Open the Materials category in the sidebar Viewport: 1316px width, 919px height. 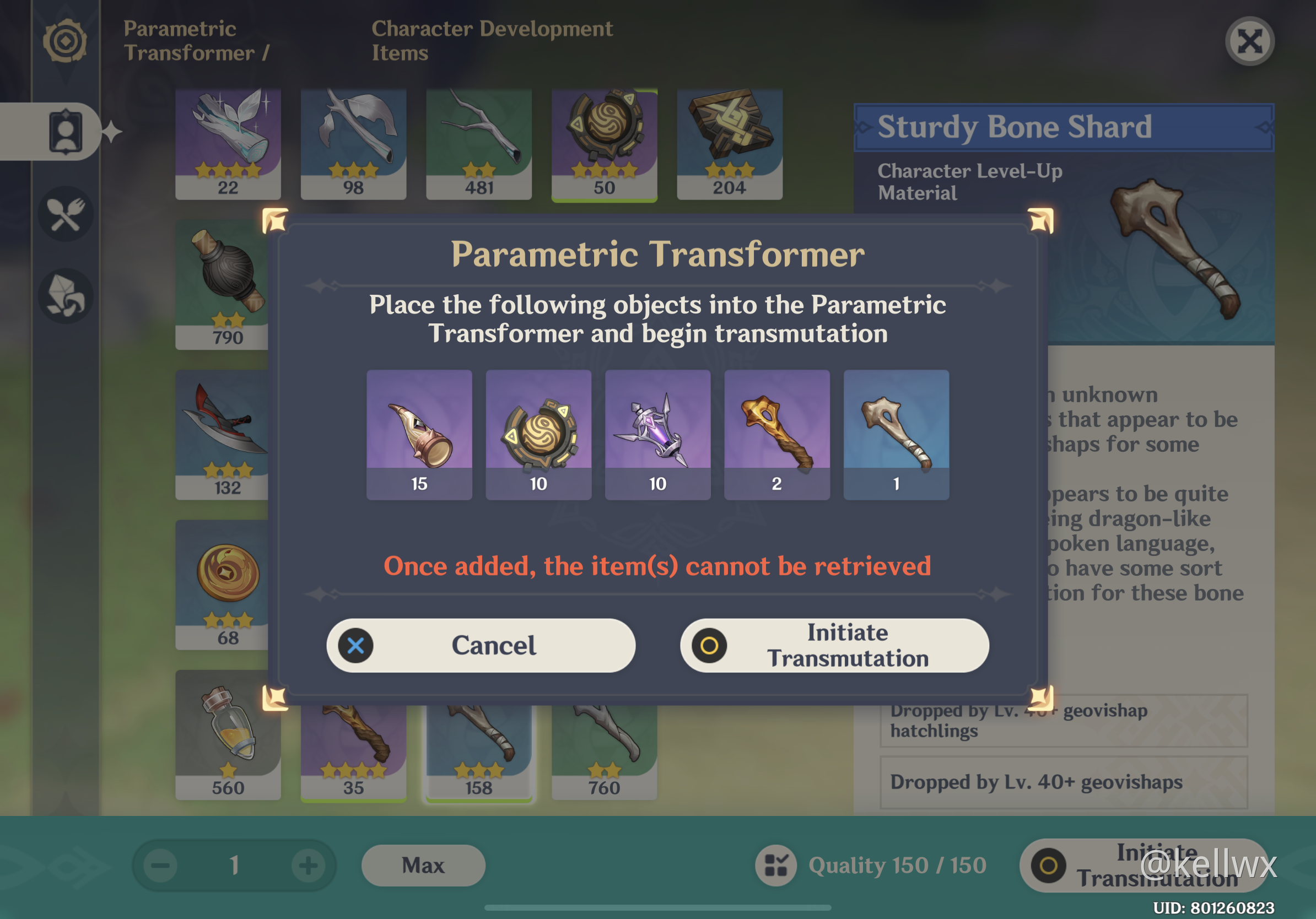66,296
